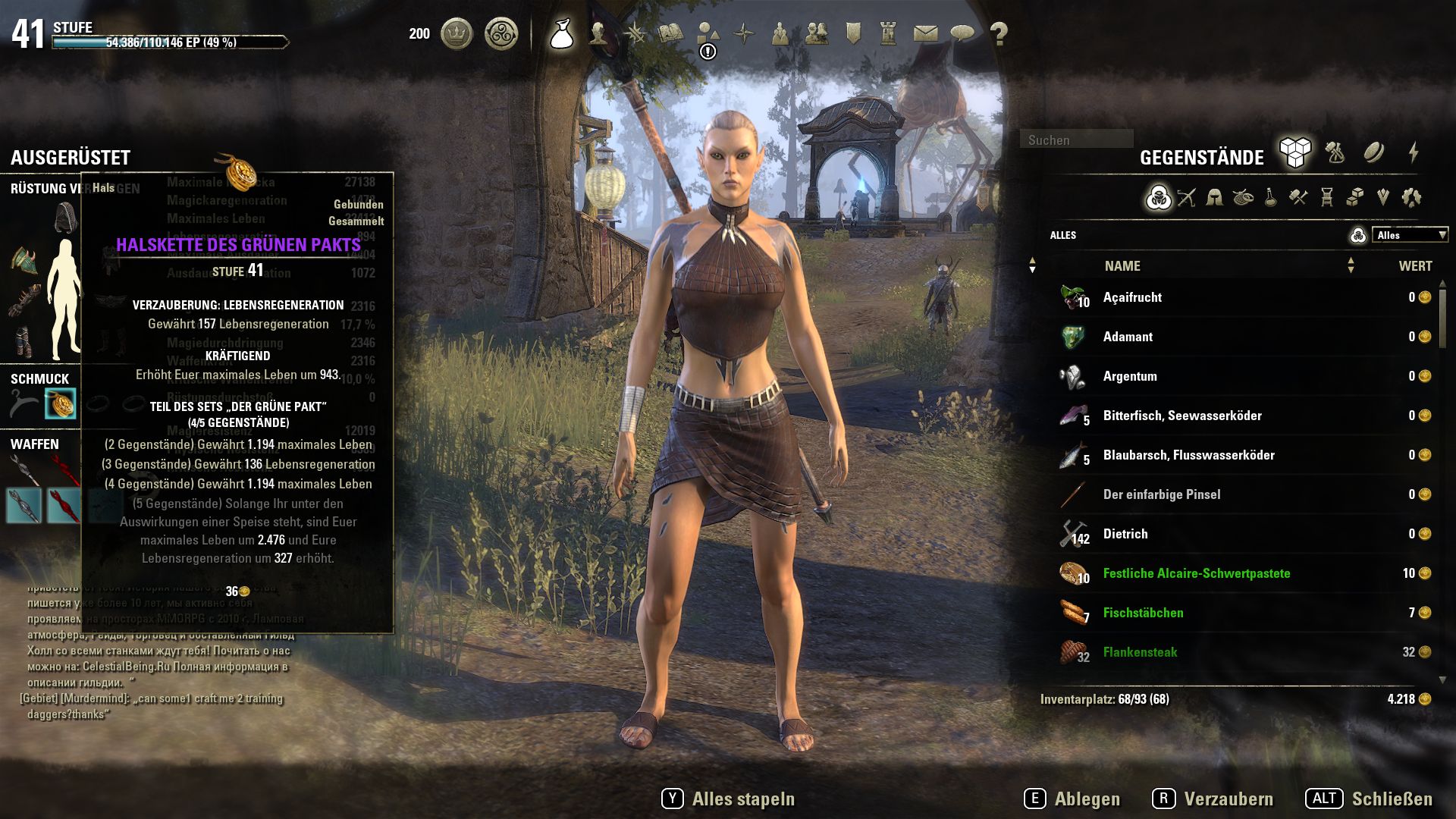Image resolution: width=1456 pixels, height=819 pixels.
Task: Open the help question mark menu
Action: [x=999, y=33]
